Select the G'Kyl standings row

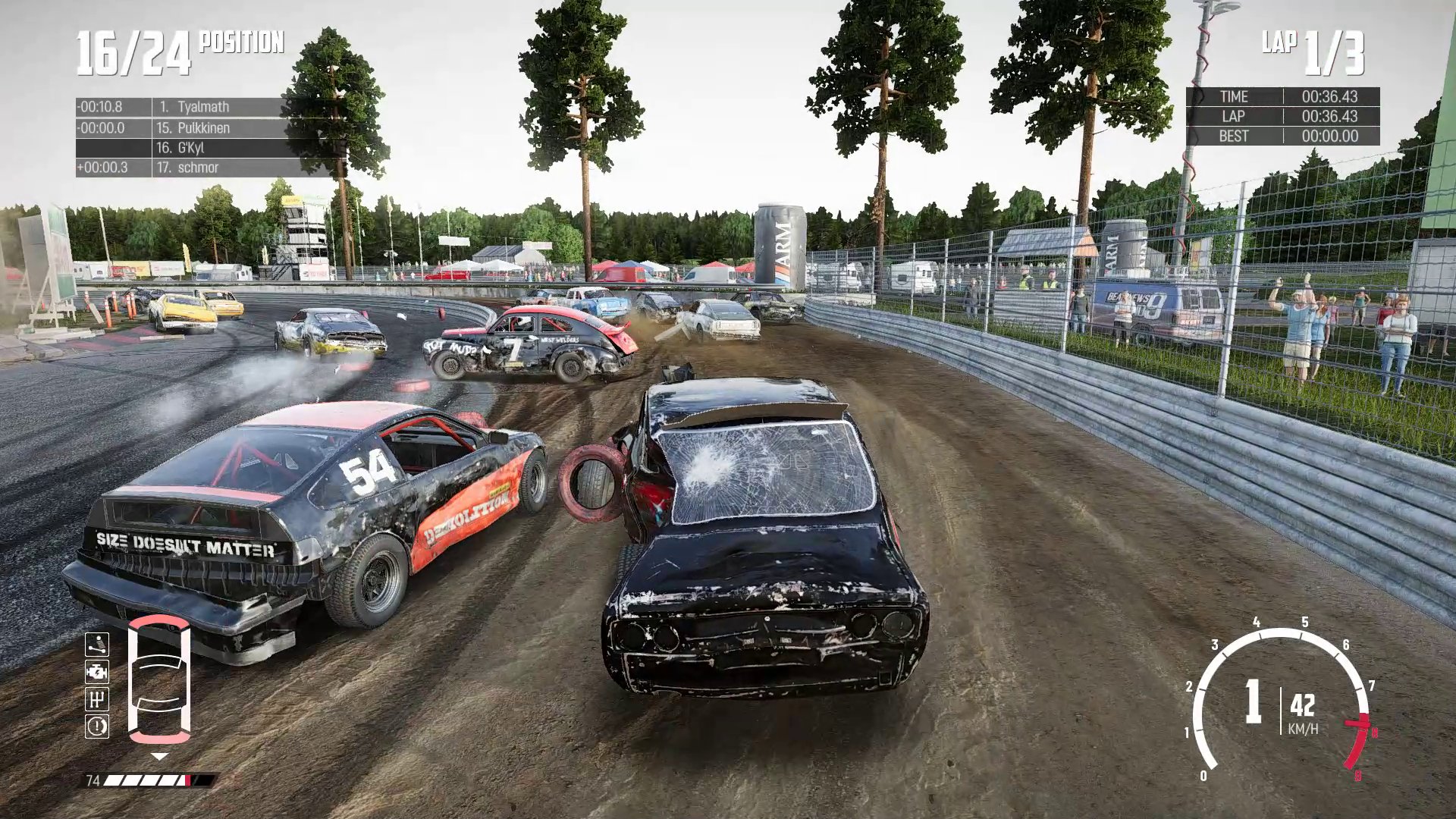(x=203, y=148)
